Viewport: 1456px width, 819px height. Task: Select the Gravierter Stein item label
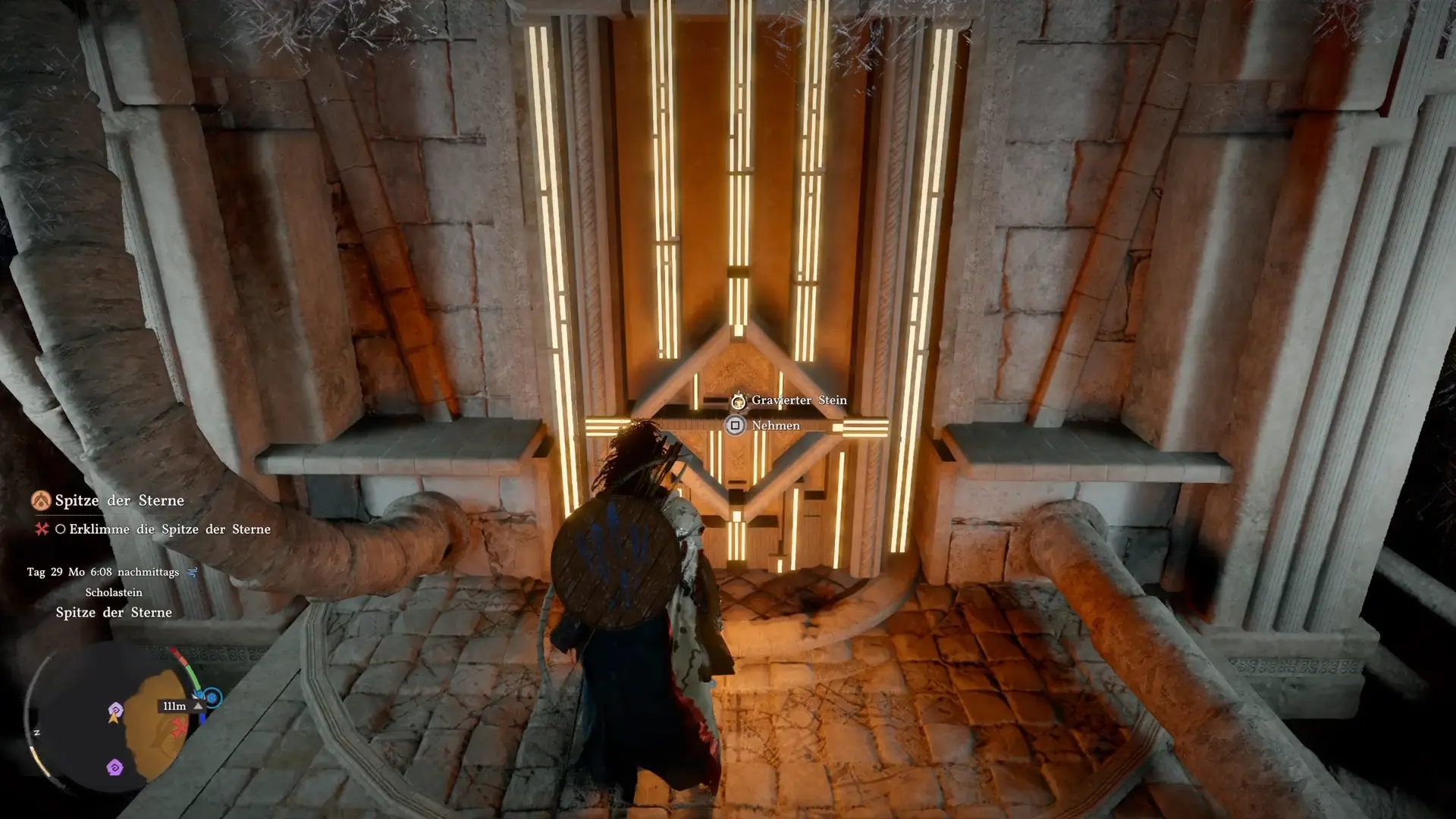(799, 400)
